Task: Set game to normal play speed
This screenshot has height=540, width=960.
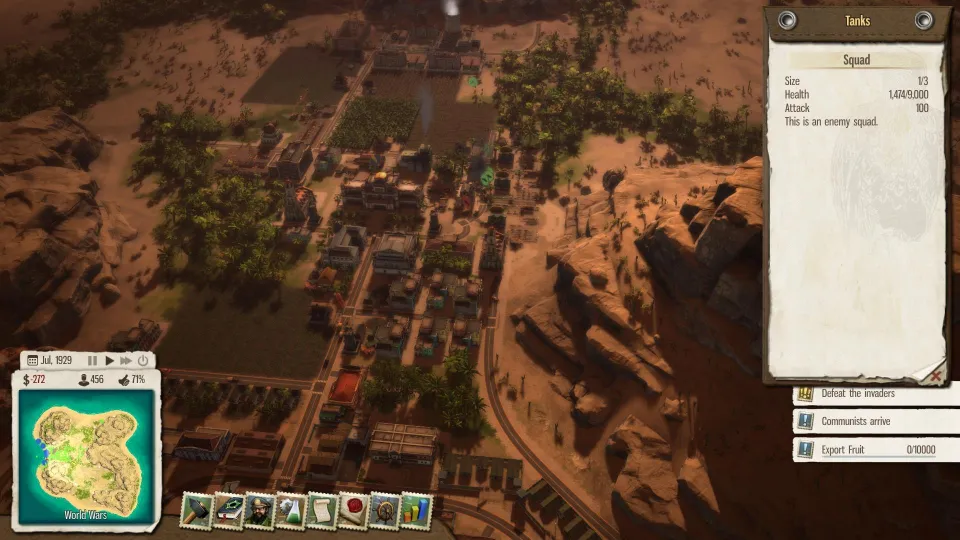Action: pyautogui.click(x=109, y=360)
